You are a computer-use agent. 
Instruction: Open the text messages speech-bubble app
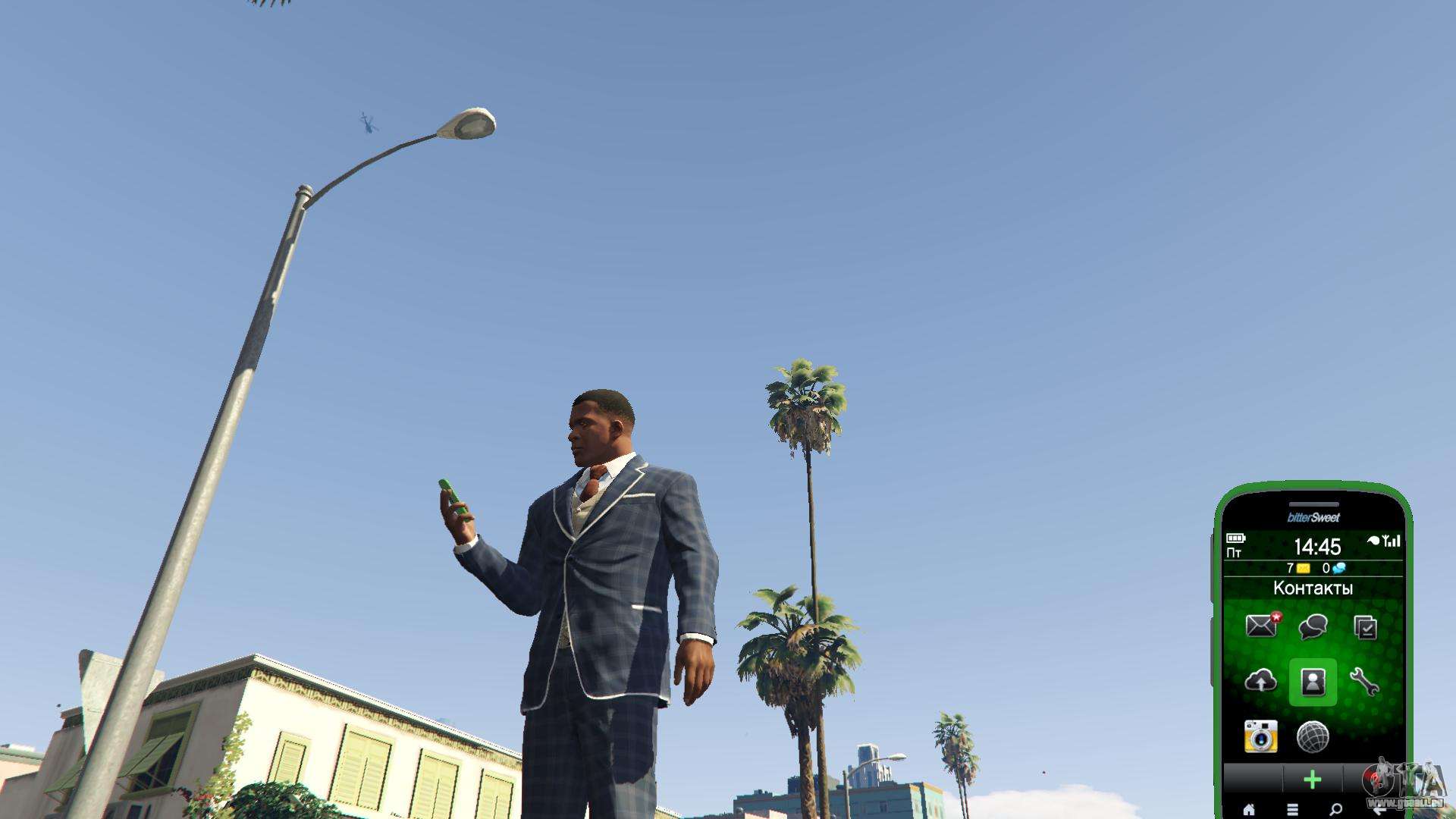pos(1313,627)
